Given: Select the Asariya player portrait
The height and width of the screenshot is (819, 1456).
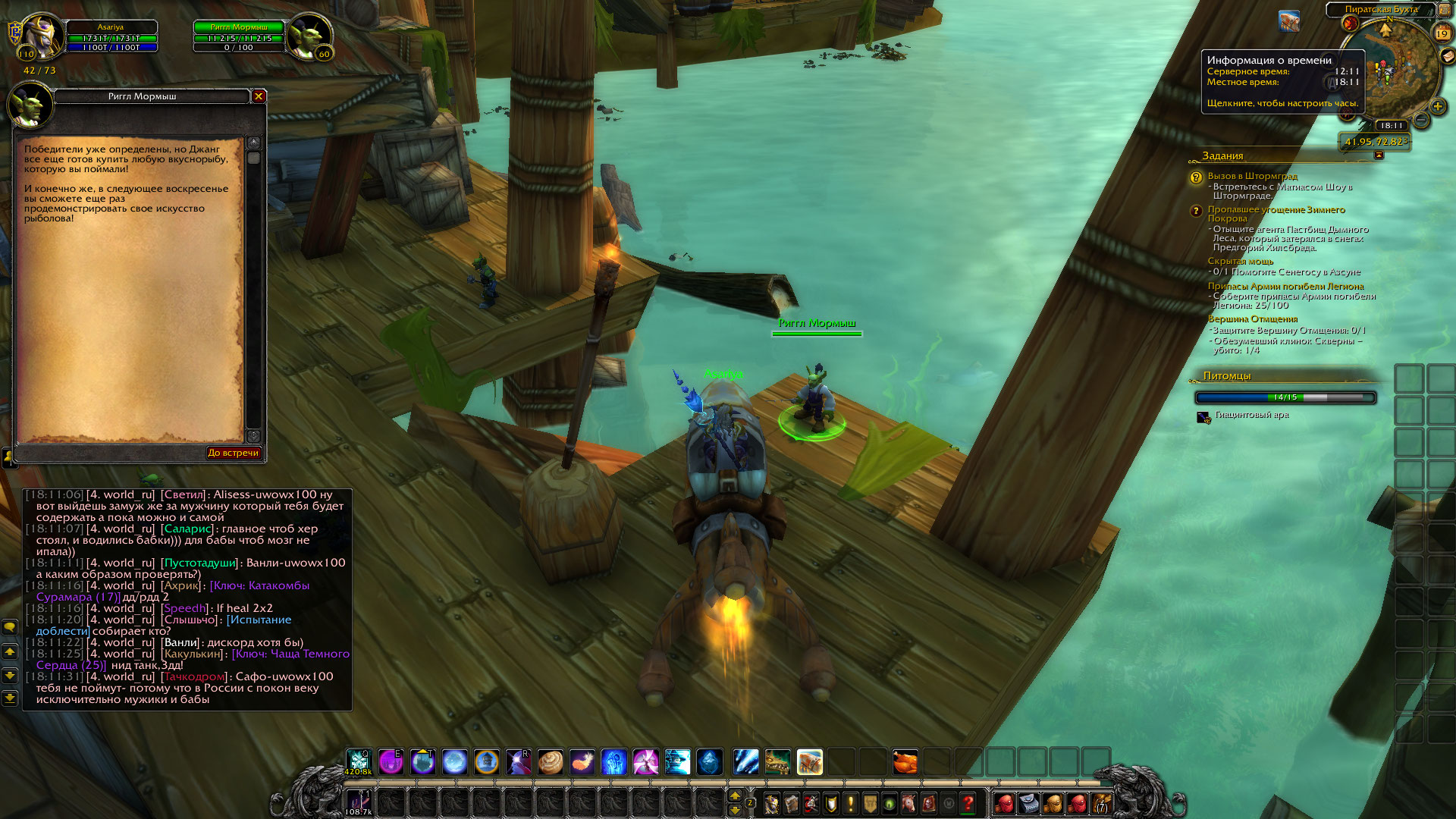Looking at the screenshot, I should point(43,36).
